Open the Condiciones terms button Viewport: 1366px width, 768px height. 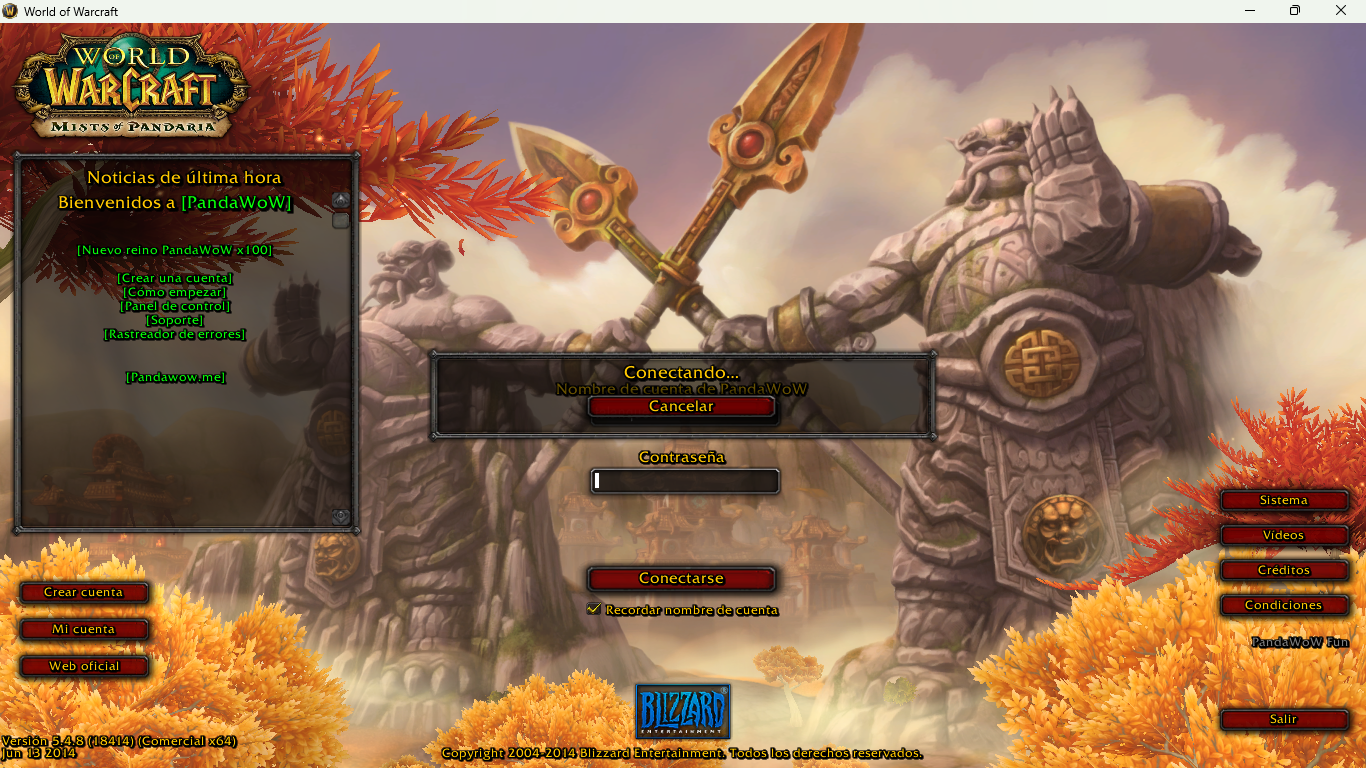click(1283, 605)
